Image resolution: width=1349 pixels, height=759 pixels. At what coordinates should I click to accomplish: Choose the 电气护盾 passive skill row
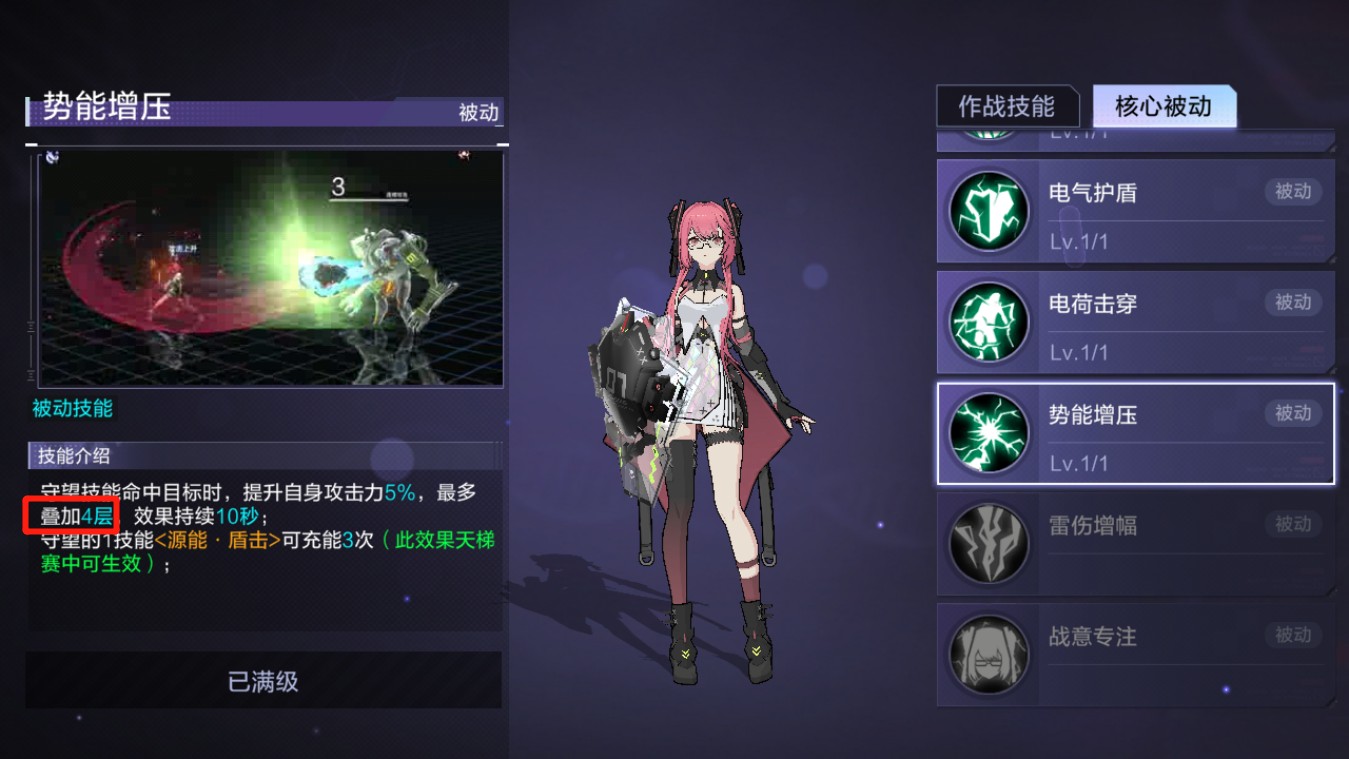(1135, 211)
